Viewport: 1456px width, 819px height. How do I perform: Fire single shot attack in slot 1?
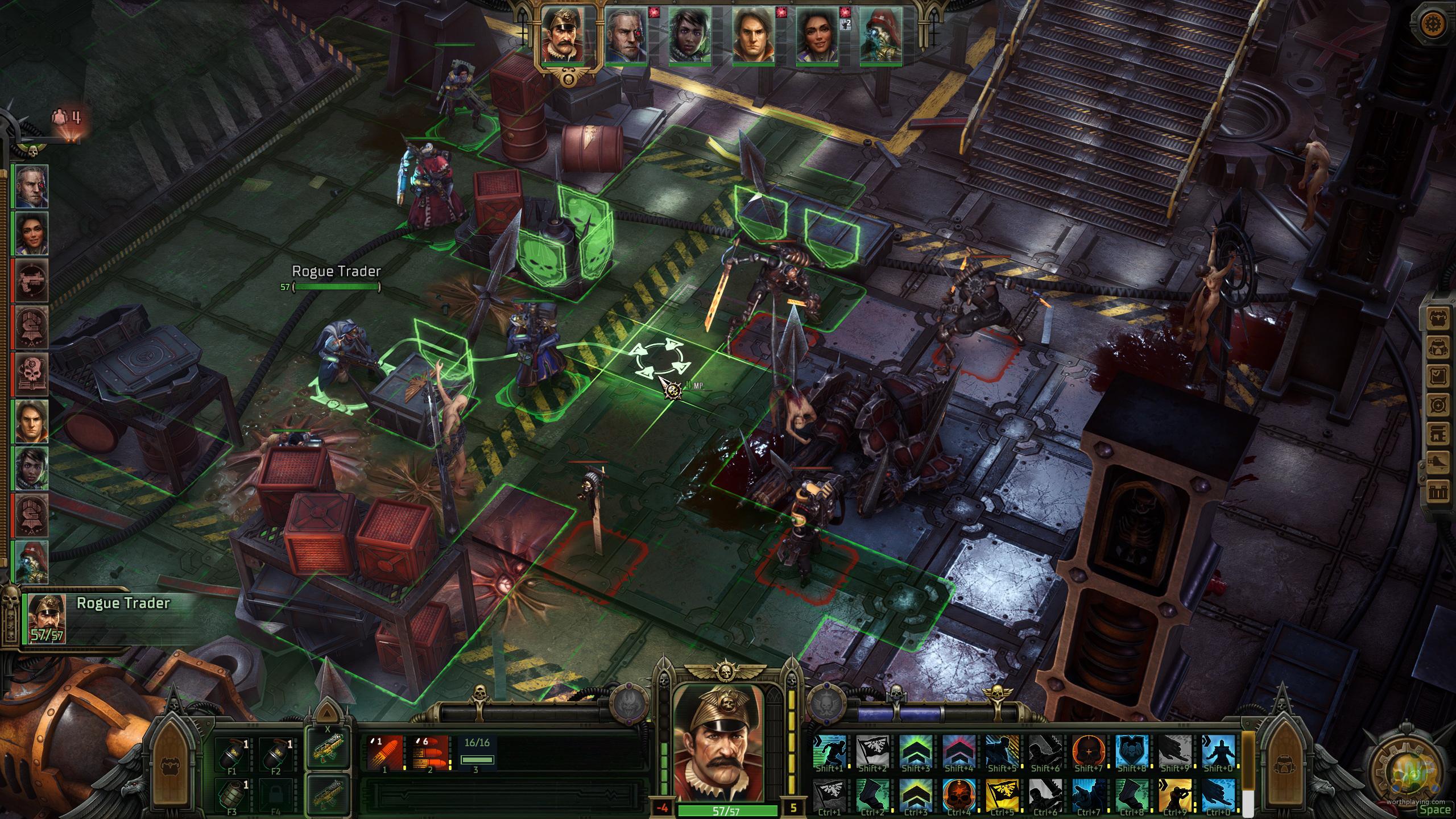pos(385,753)
